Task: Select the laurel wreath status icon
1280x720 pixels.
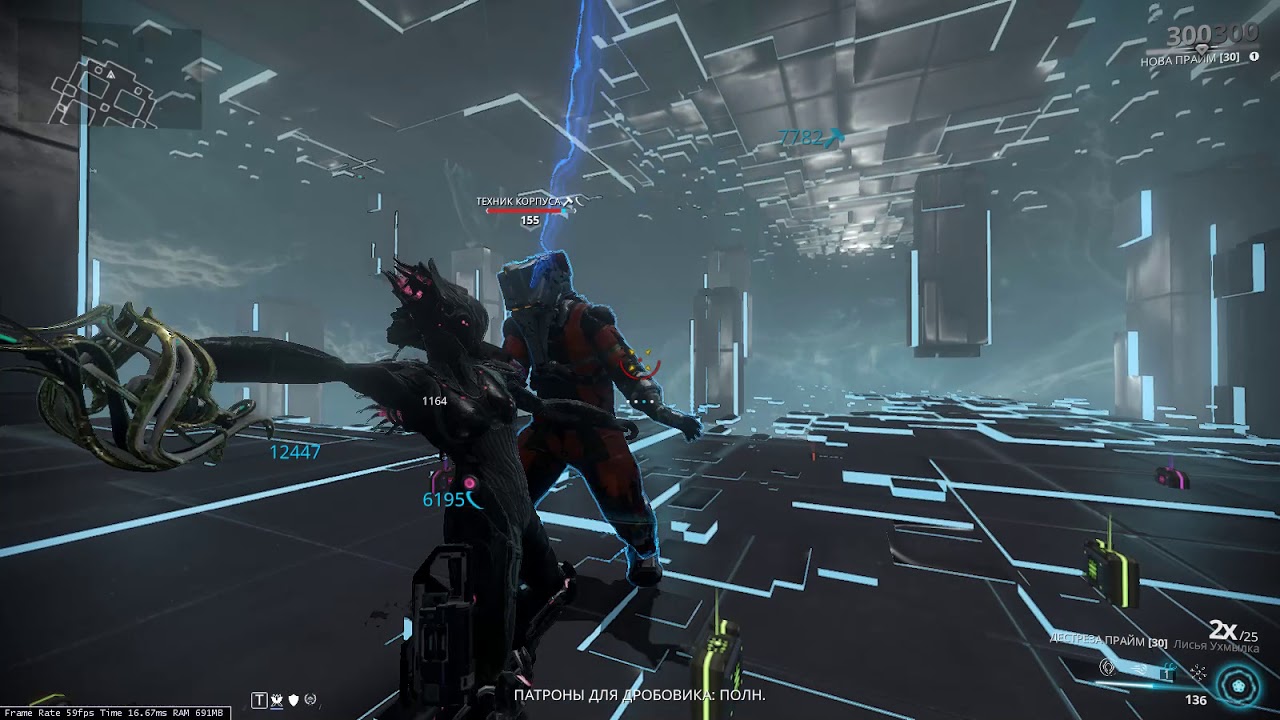Action: pos(310,700)
